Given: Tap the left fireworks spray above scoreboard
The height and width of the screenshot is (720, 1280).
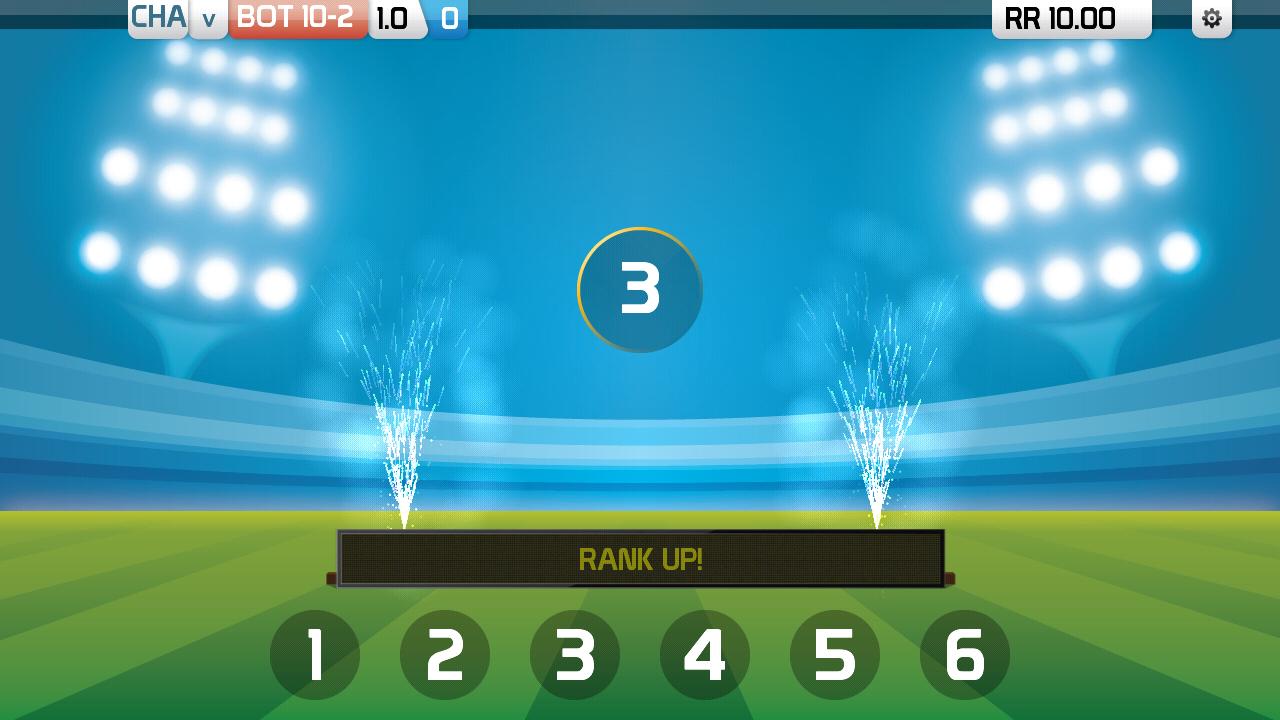Looking at the screenshot, I should [x=403, y=420].
